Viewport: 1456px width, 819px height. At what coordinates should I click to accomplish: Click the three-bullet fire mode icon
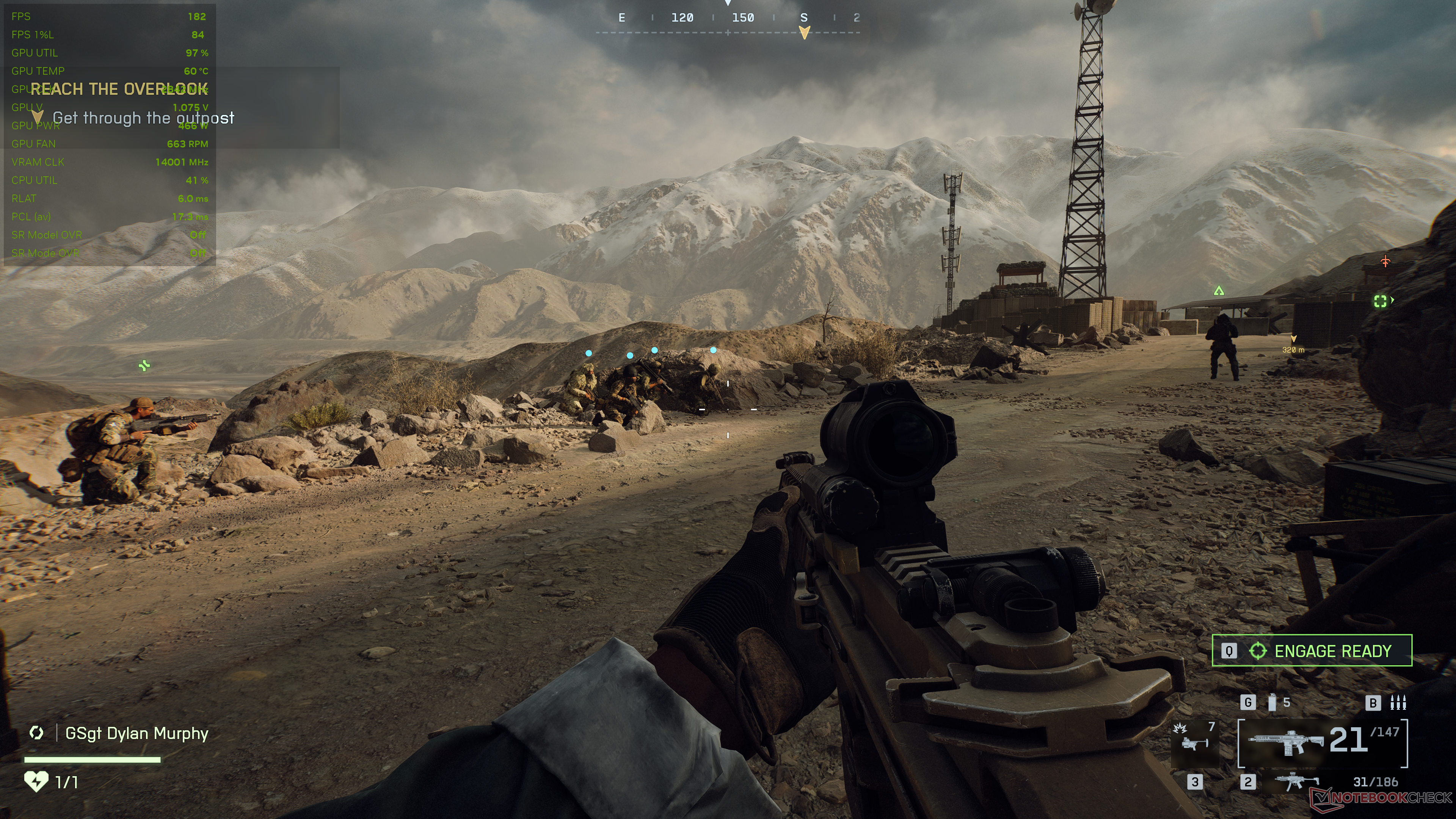point(1398,703)
